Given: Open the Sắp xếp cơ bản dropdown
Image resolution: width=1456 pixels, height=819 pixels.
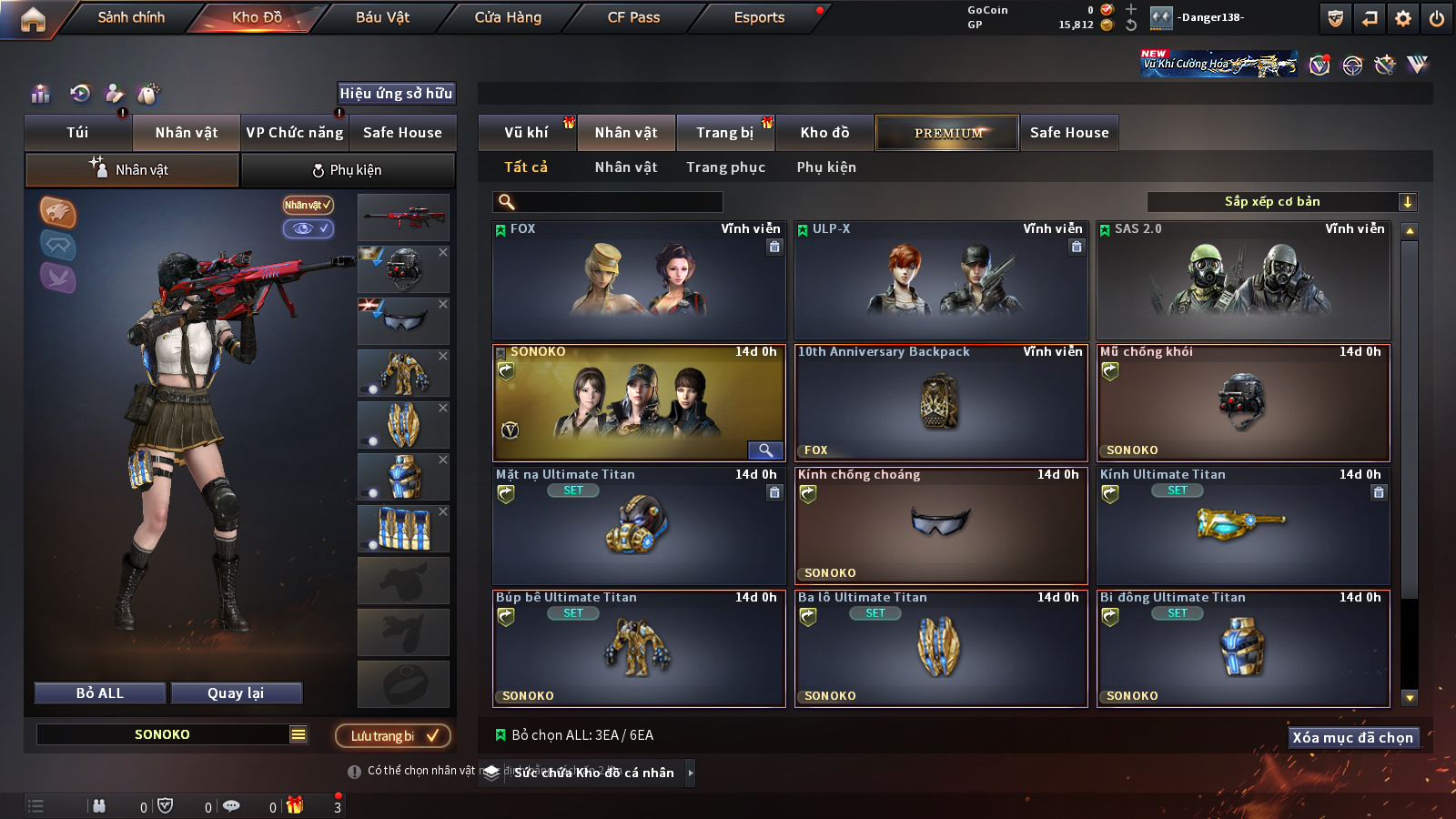Looking at the screenshot, I should coord(1281,202).
